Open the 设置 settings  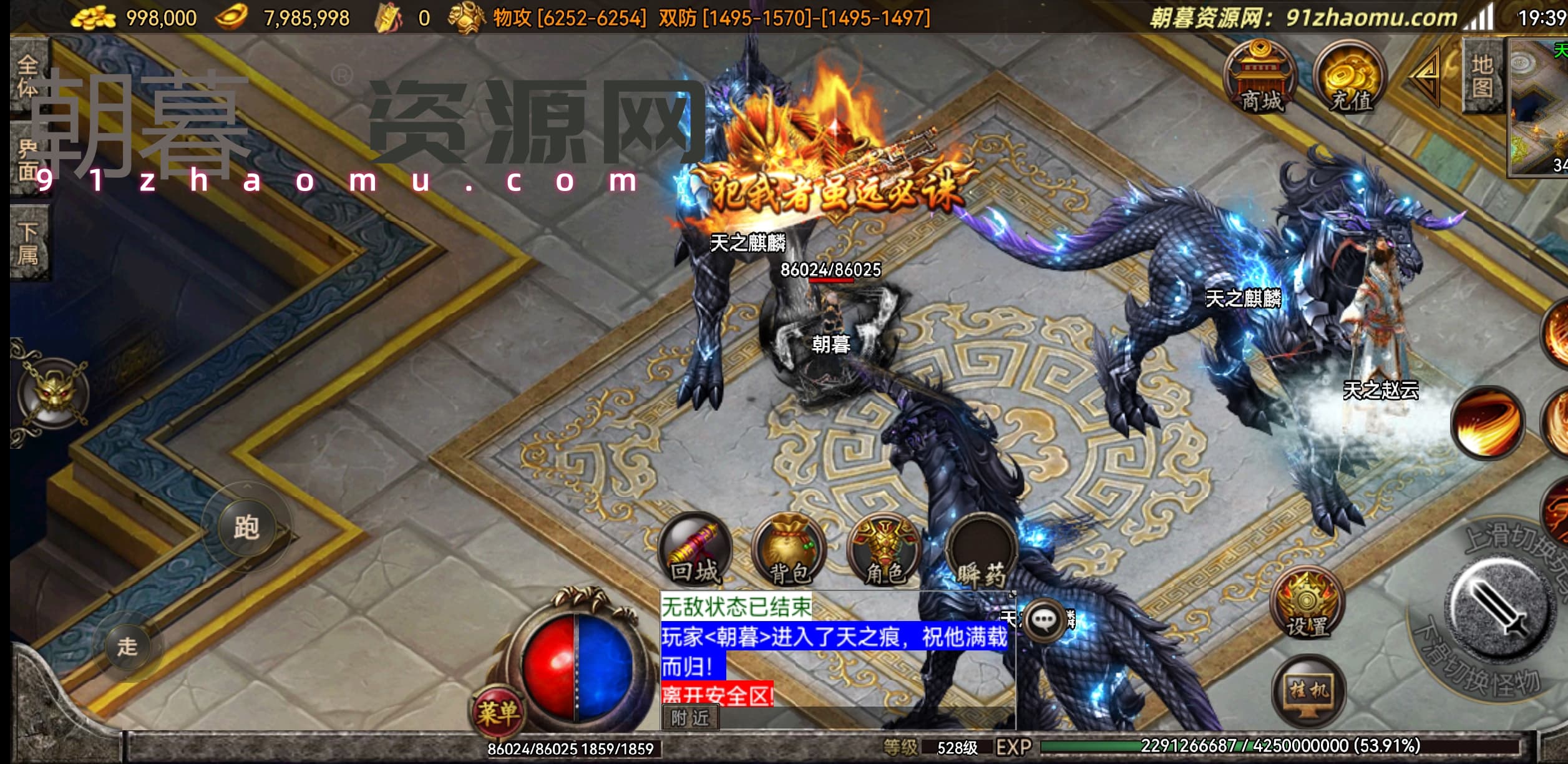1307,602
